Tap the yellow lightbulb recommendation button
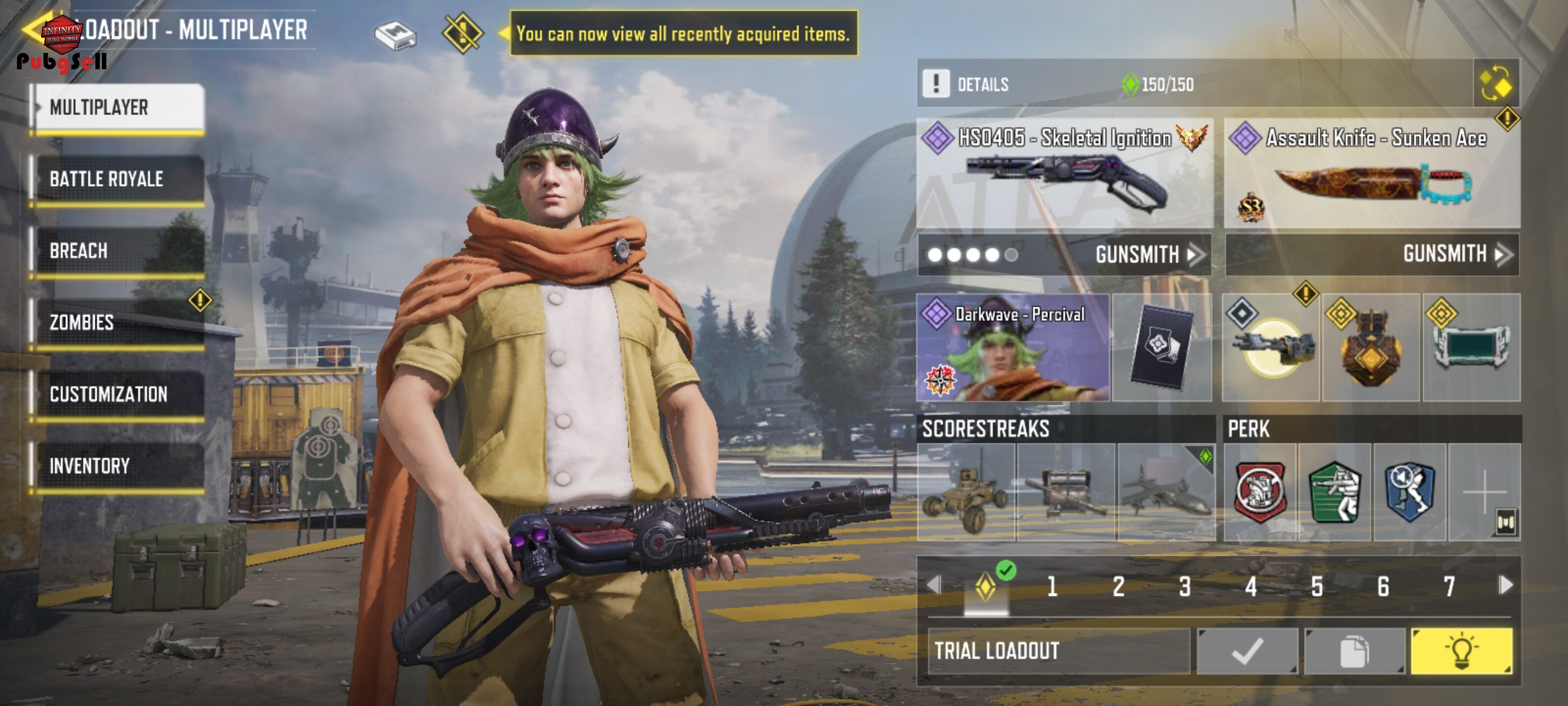1568x706 pixels. pyautogui.click(x=1462, y=651)
